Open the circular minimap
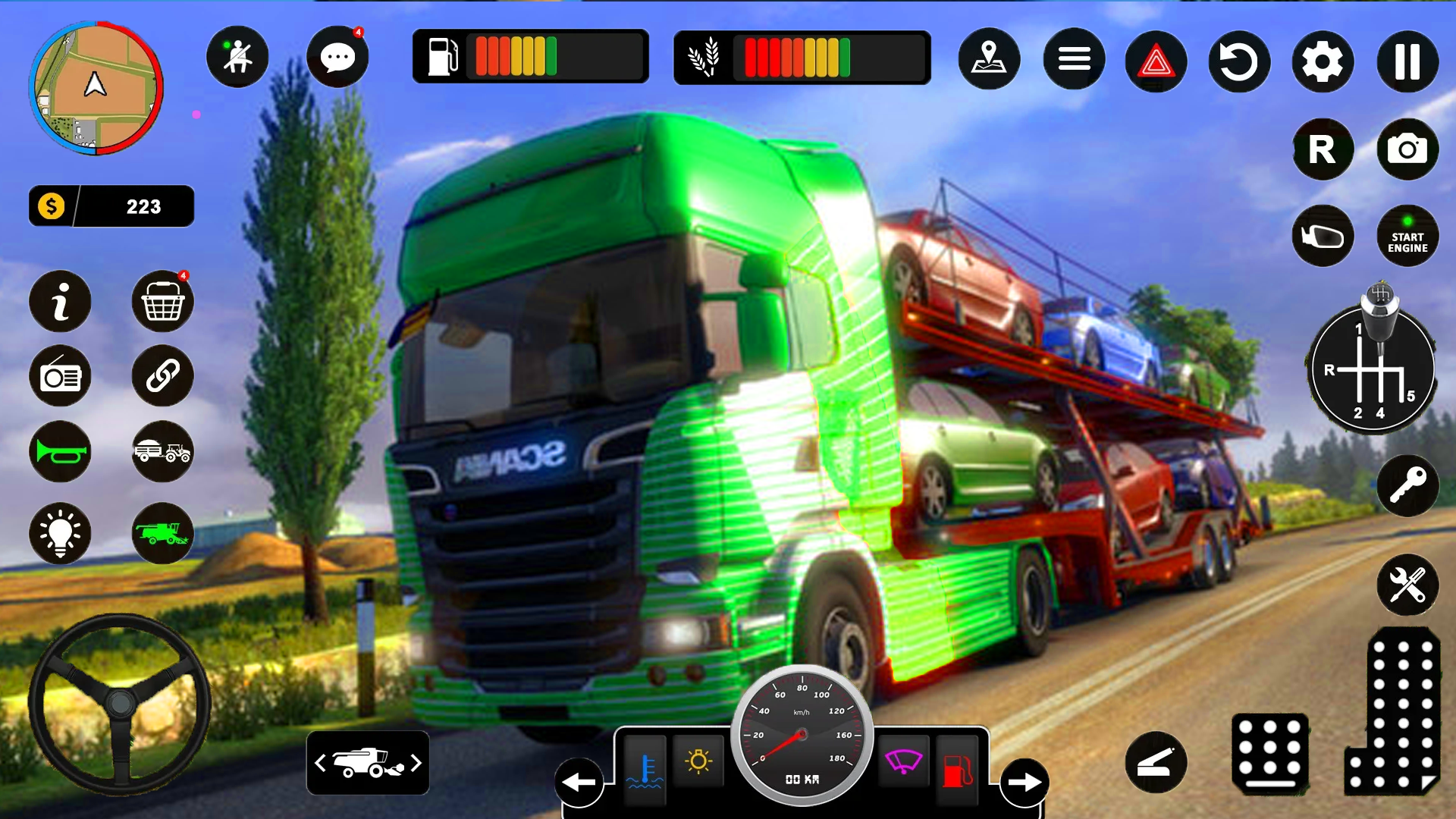The height and width of the screenshot is (819, 1456). coord(96,88)
